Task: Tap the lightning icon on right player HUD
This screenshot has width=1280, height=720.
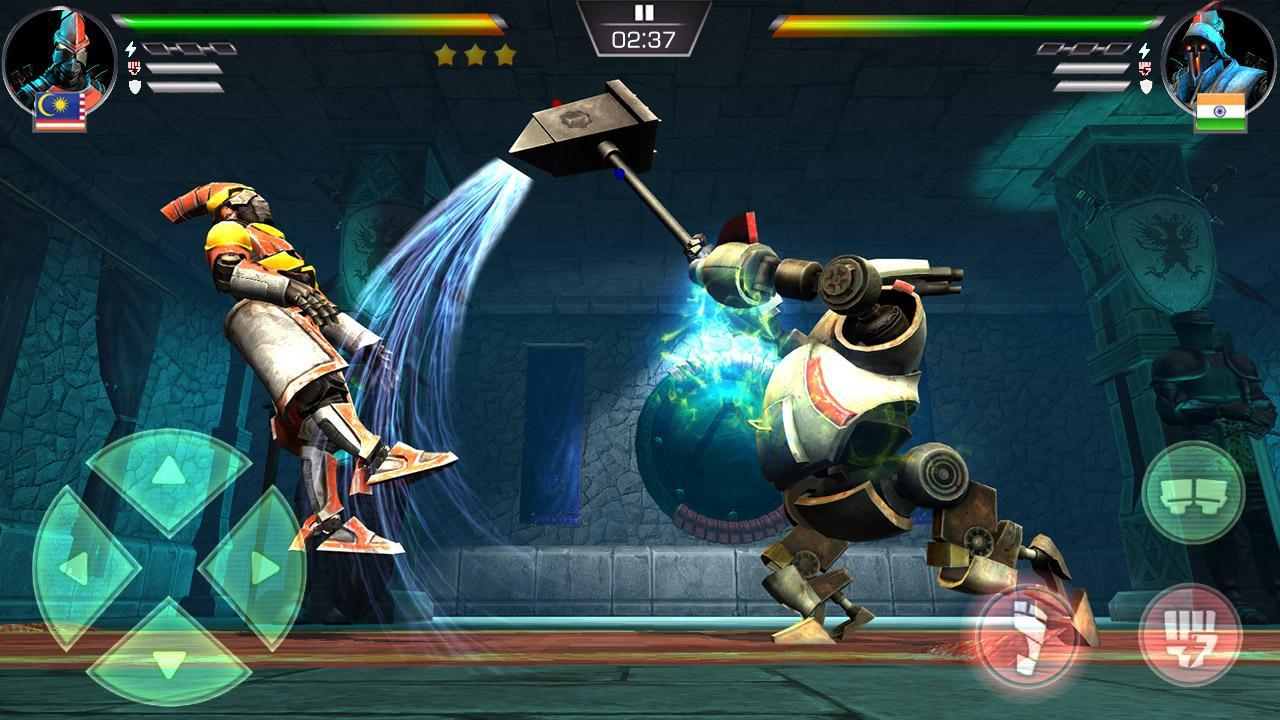Action: 1145,50
